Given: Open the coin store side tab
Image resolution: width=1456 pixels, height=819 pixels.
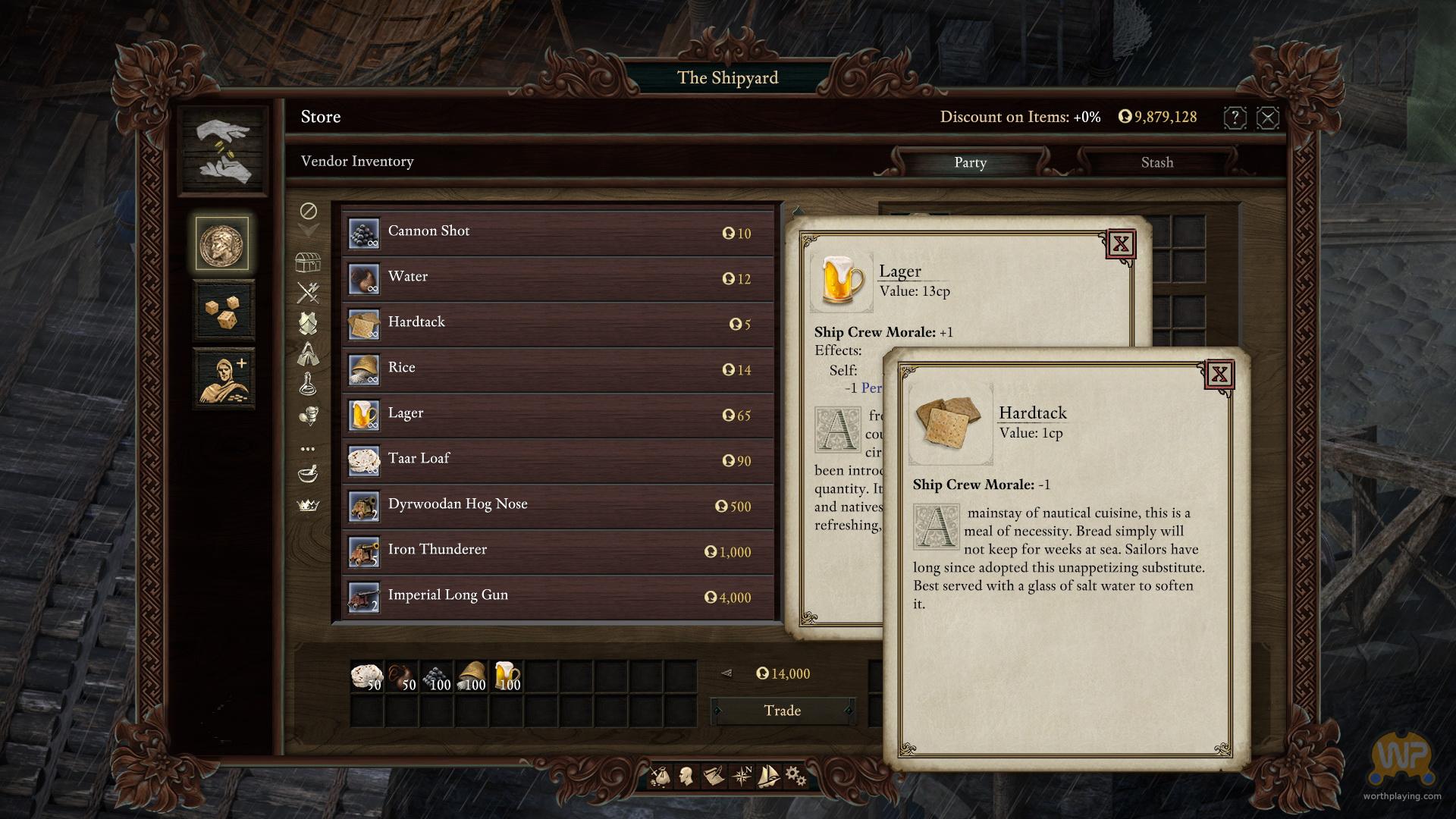Looking at the screenshot, I should click(222, 243).
